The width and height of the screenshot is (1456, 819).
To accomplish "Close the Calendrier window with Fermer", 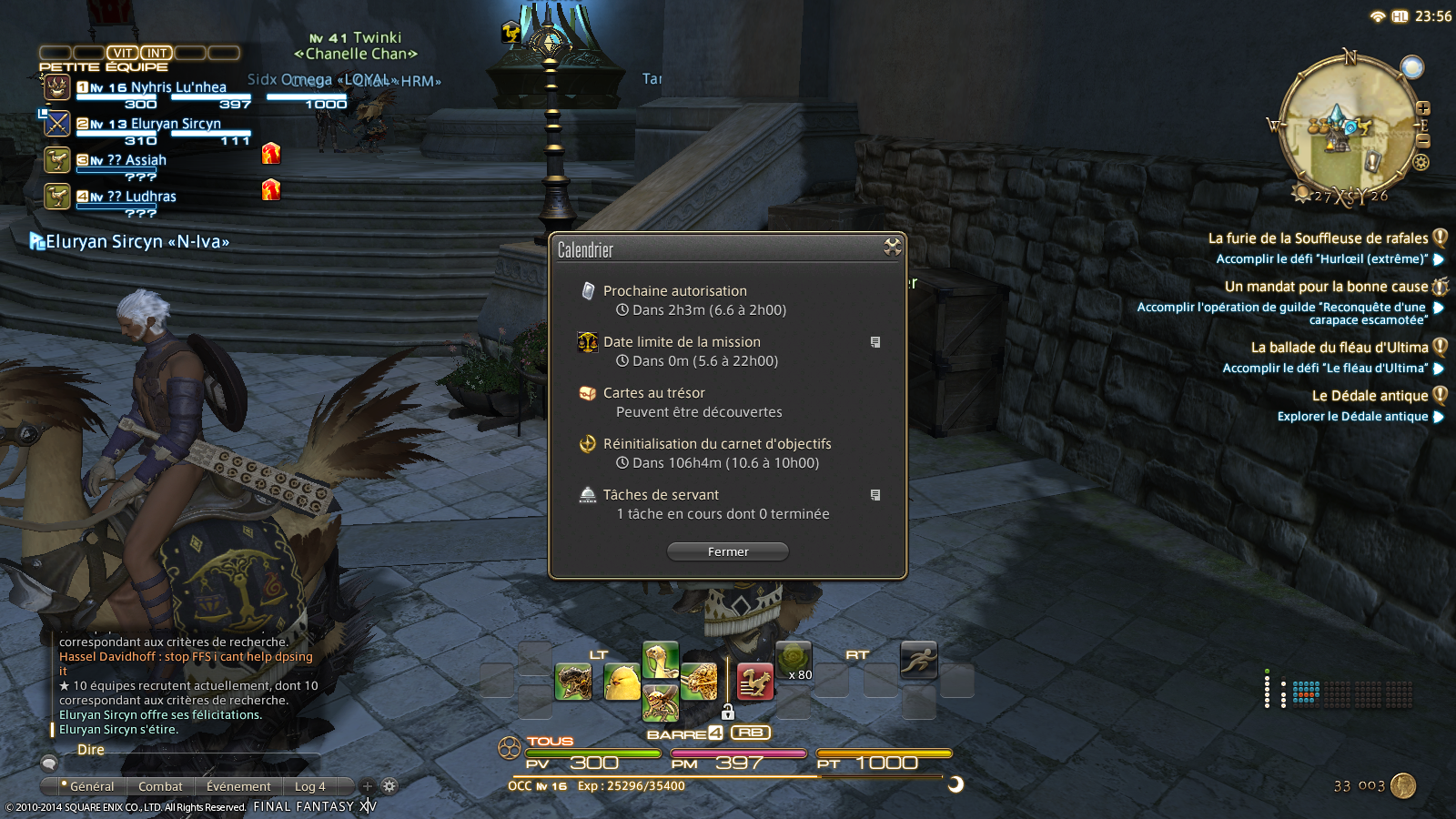I will pyautogui.click(x=728, y=551).
